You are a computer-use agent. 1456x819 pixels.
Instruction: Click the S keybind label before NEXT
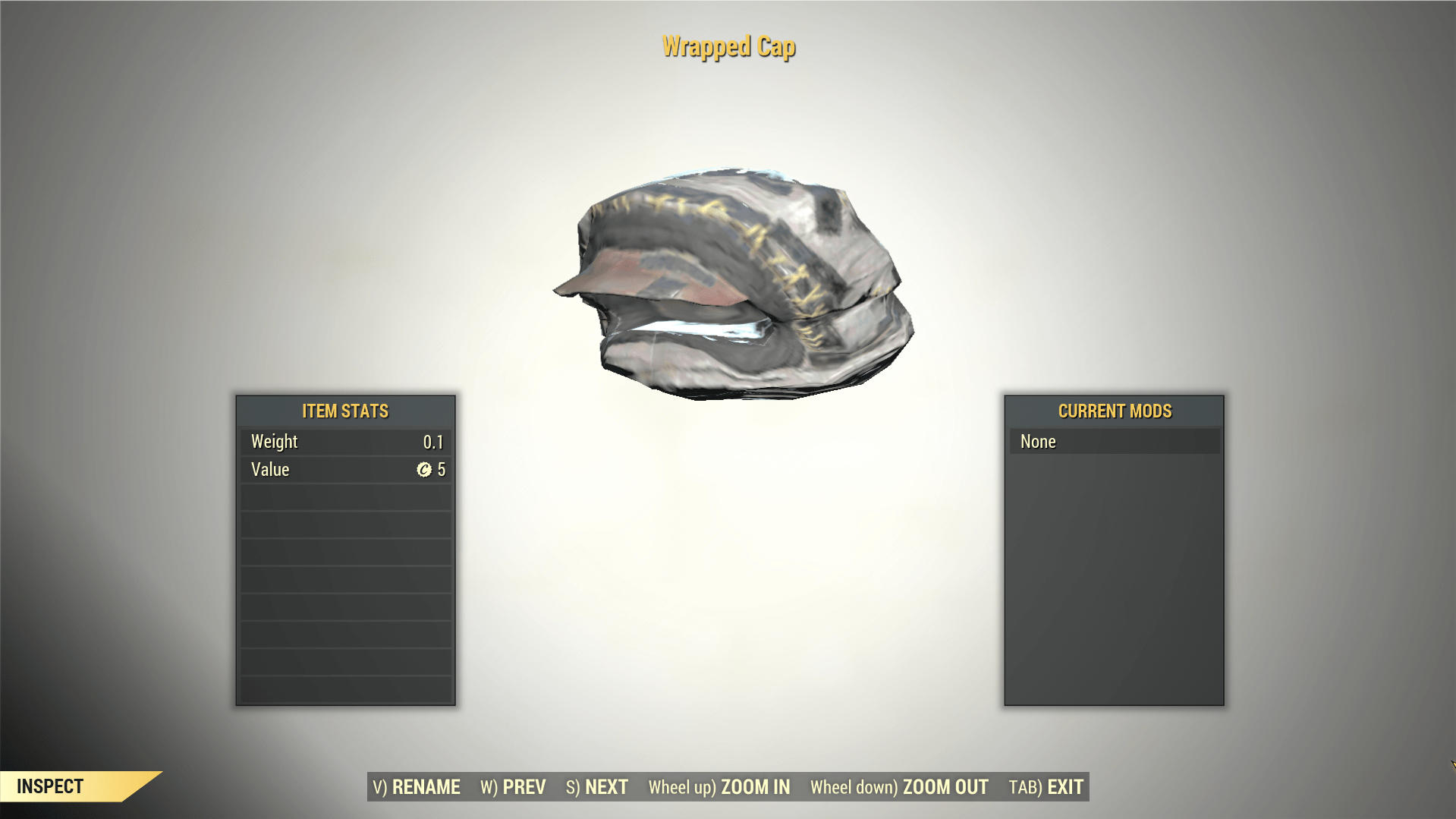coord(572,787)
